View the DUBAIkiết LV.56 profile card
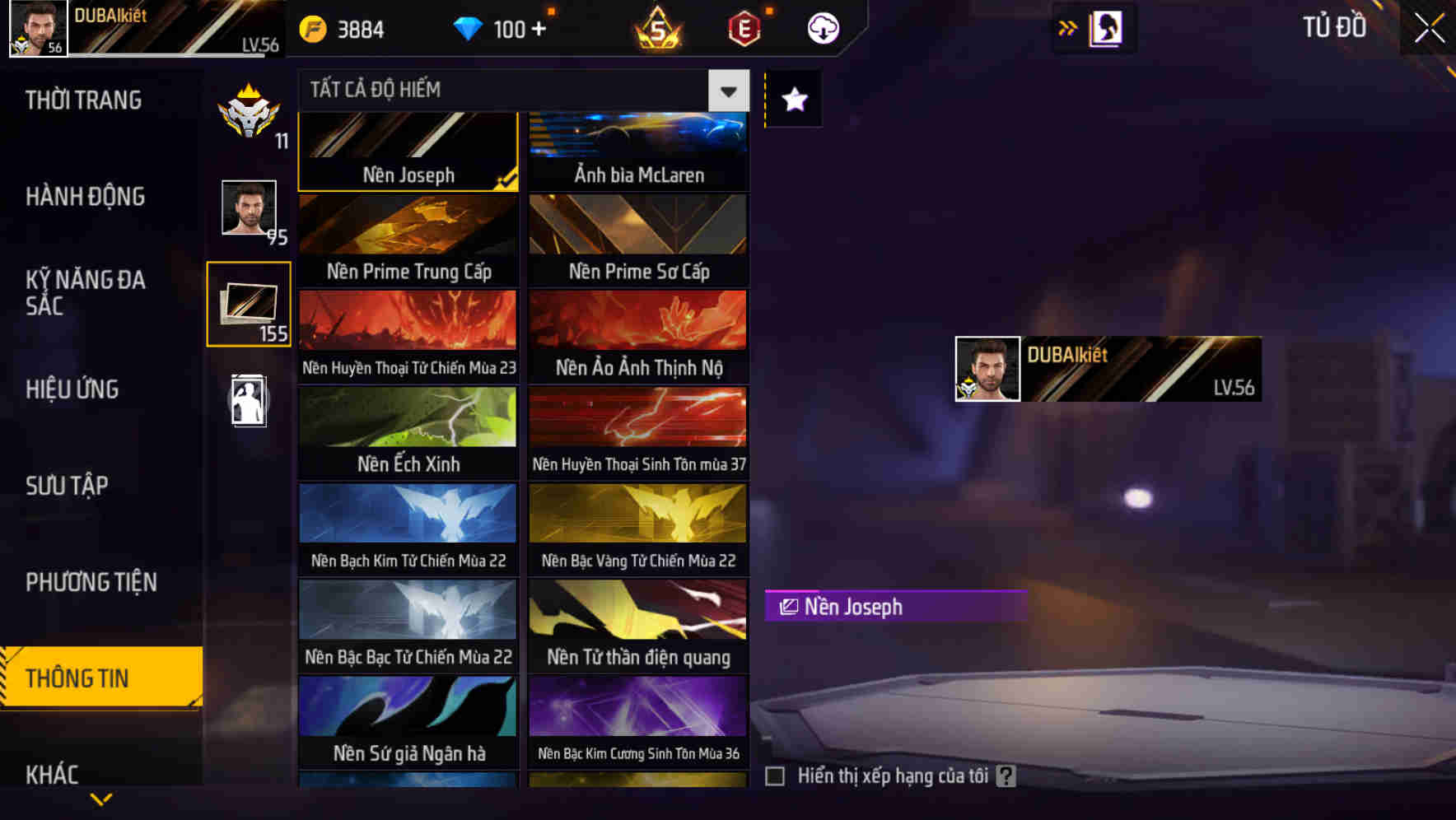Screen dimensions: 1456x820 coord(1106,369)
